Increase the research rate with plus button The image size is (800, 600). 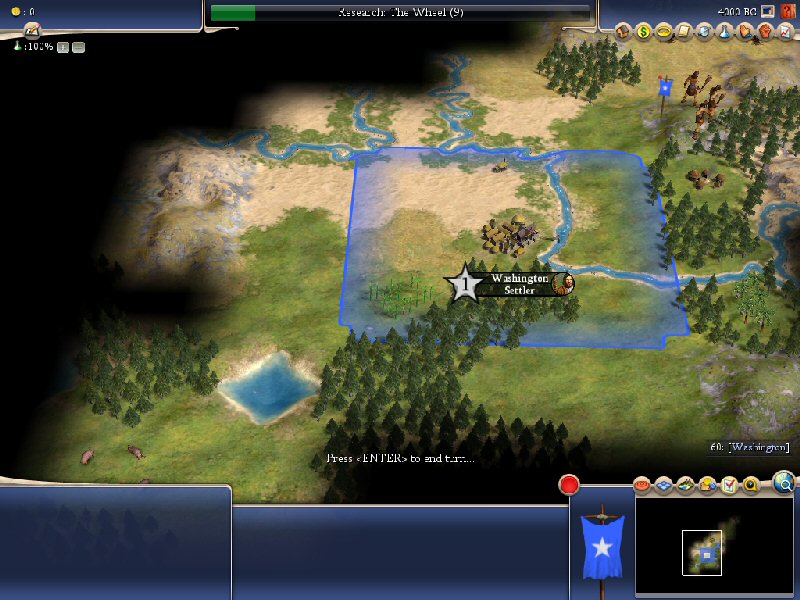62,47
